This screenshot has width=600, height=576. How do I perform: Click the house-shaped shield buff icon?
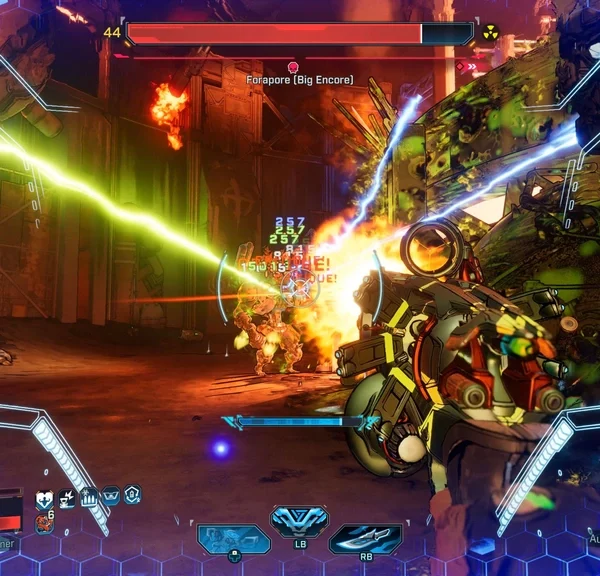tap(132, 494)
